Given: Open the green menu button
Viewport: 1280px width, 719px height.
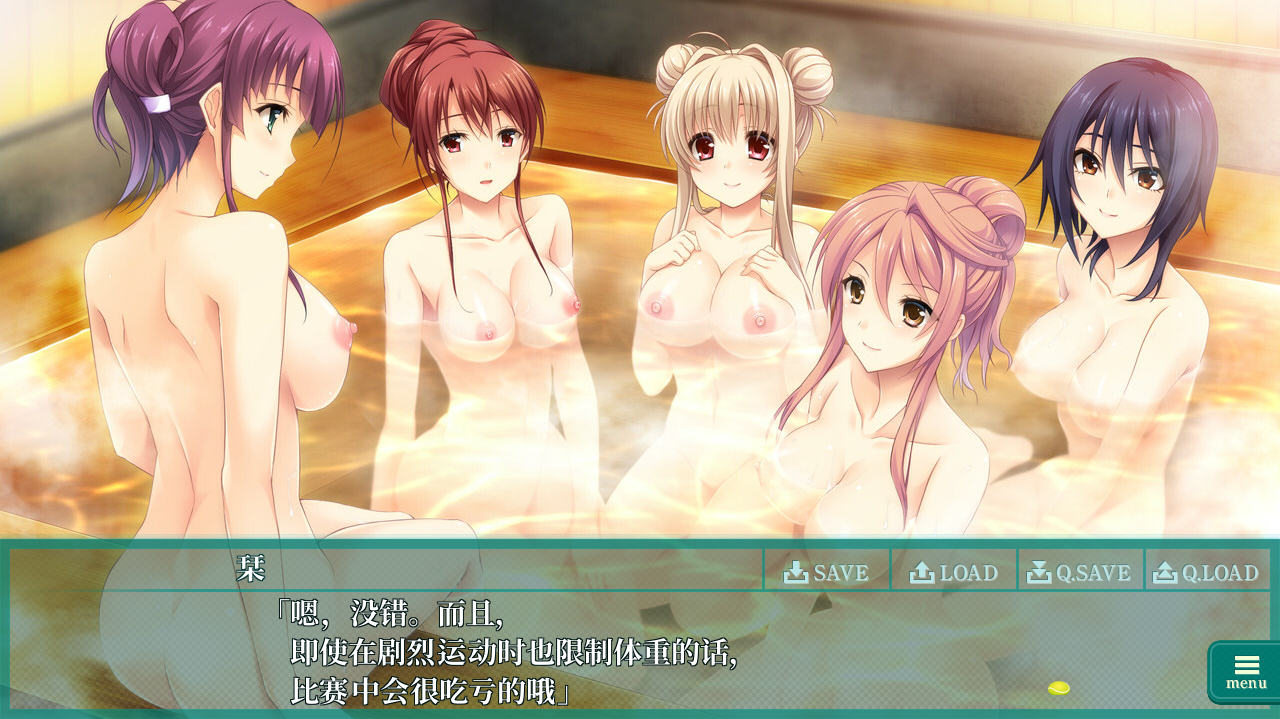Looking at the screenshot, I should 1245,671.
